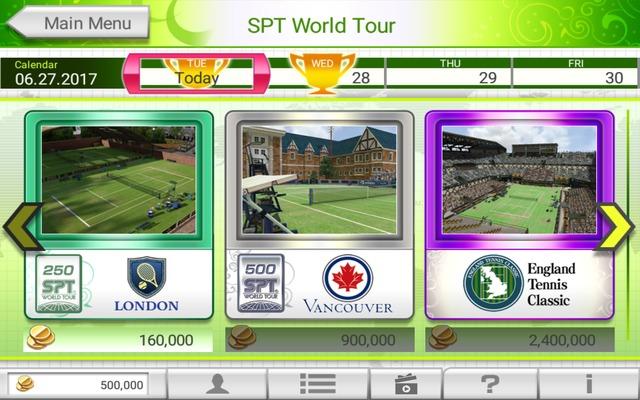Switch to Thursday 29 on the calendar
This screenshot has height=400, width=640.
pyautogui.click(x=450, y=73)
